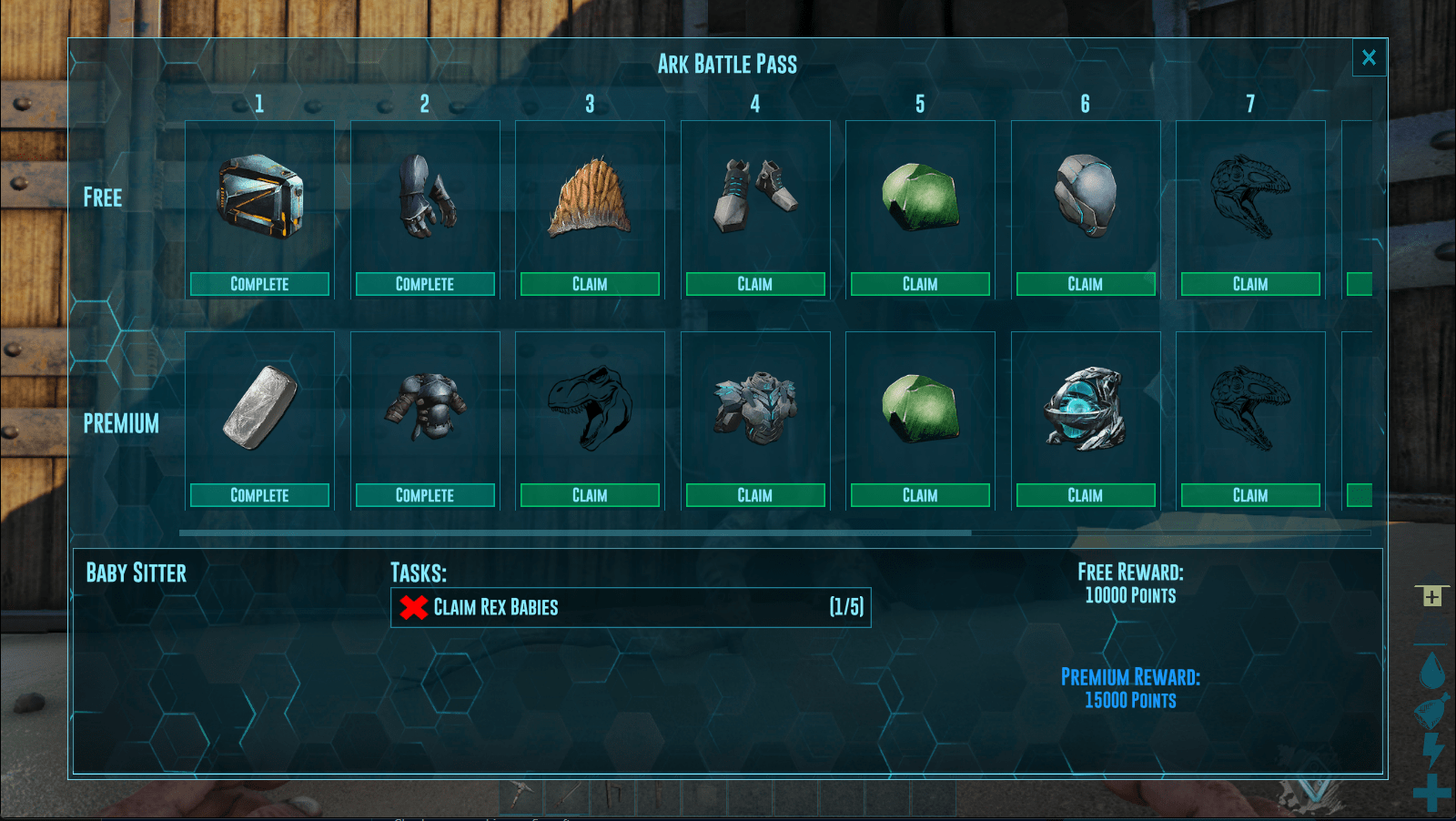Image resolution: width=1456 pixels, height=821 pixels.
Task: Select the free tier 3 hide hat
Action: 590,197
